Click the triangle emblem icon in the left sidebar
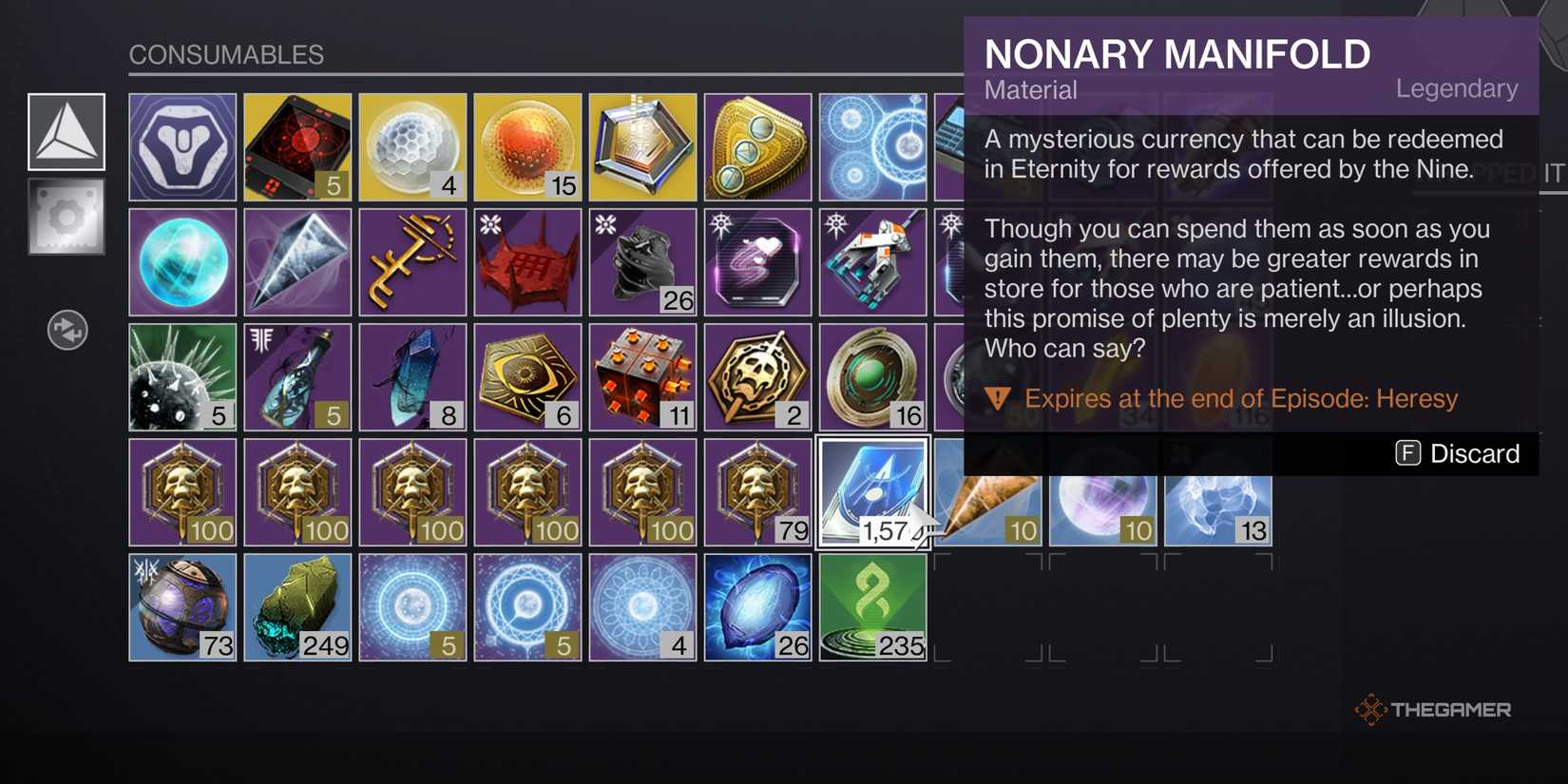The image size is (1568, 784). [x=67, y=131]
